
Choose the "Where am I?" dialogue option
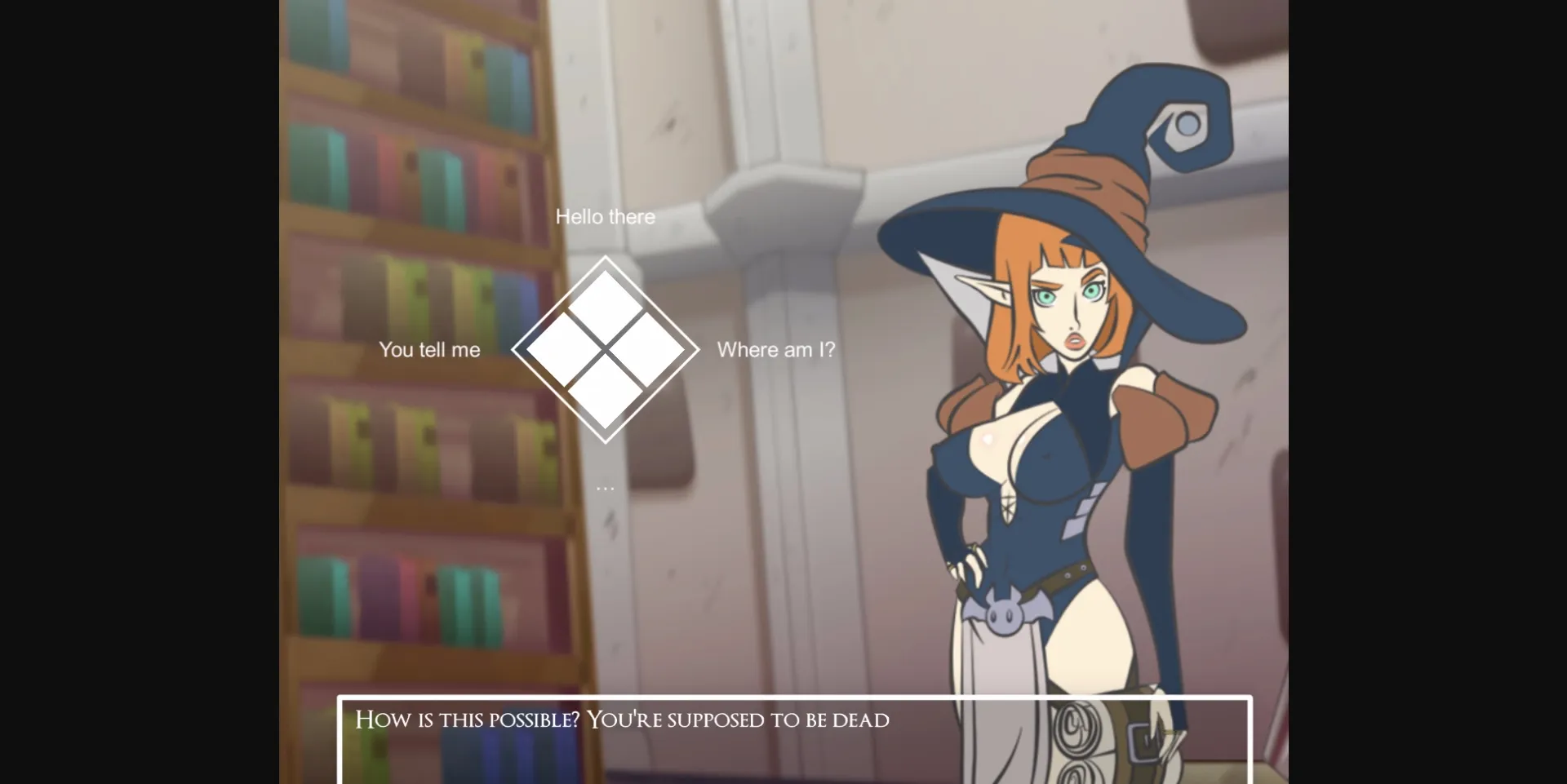(x=776, y=349)
